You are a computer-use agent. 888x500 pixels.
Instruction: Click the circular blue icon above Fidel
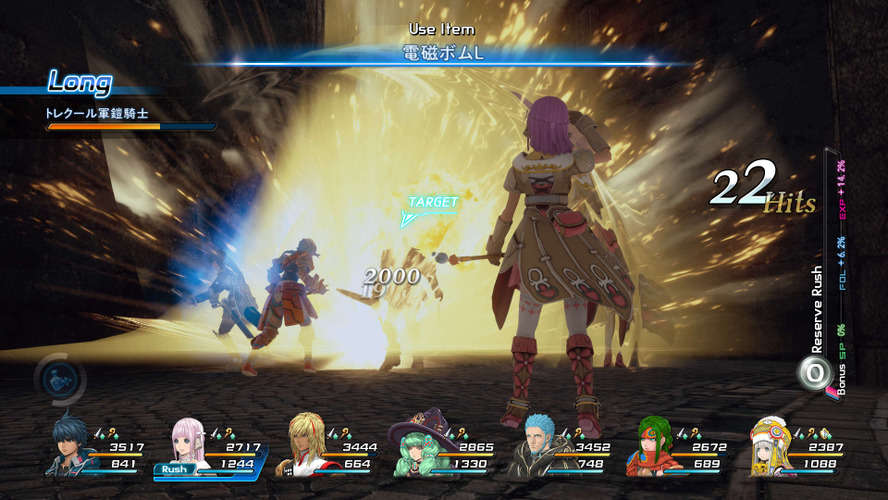pos(59,378)
